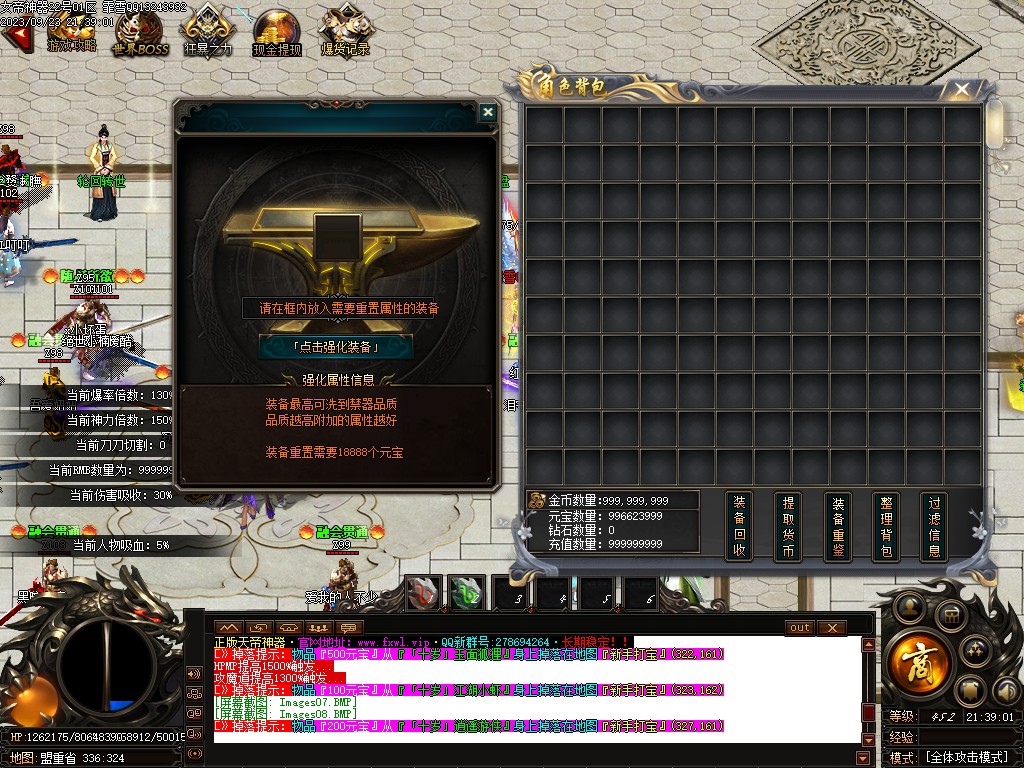Open 装备回收 equipment recycling
This screenshot has height=768, width=1024.
click(739, 526)
